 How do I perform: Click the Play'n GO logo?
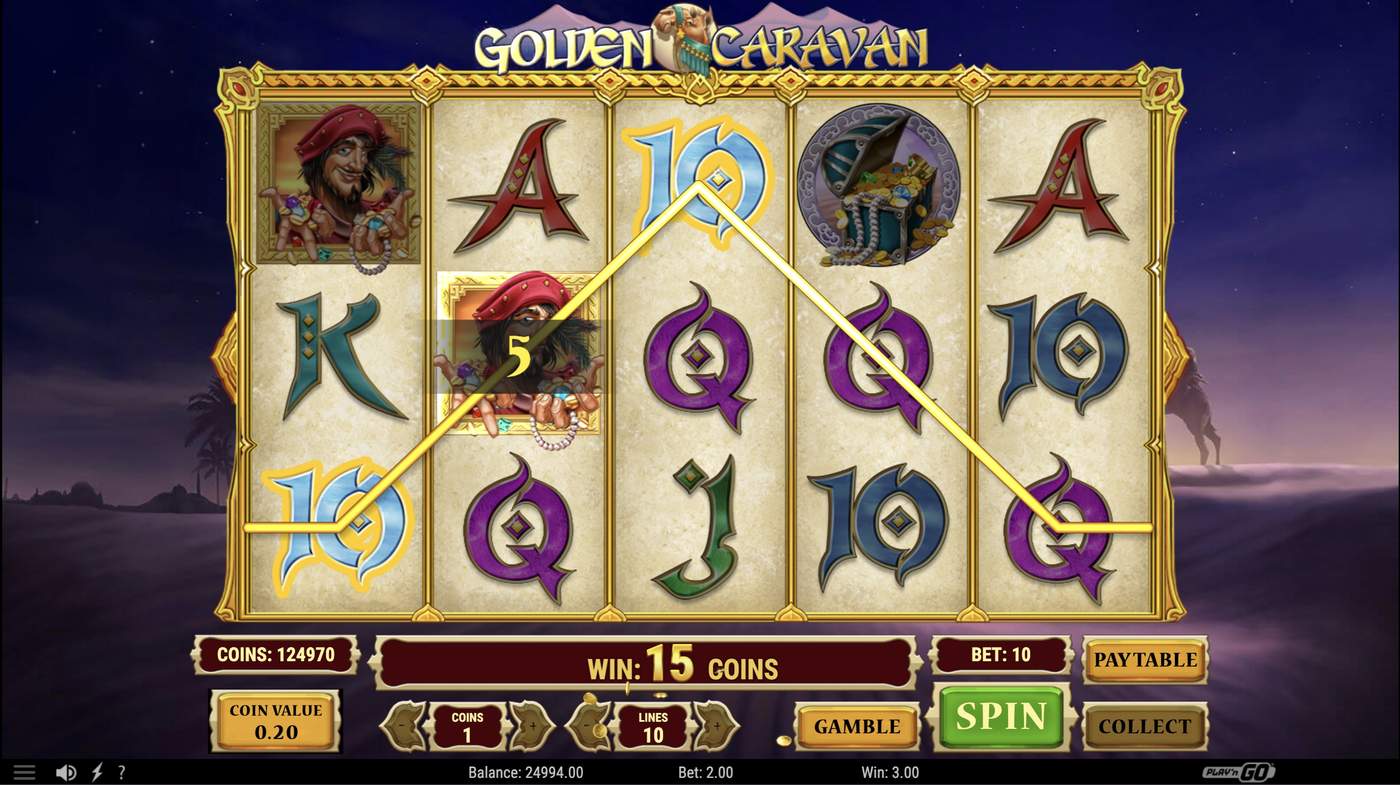point(1237,771)
